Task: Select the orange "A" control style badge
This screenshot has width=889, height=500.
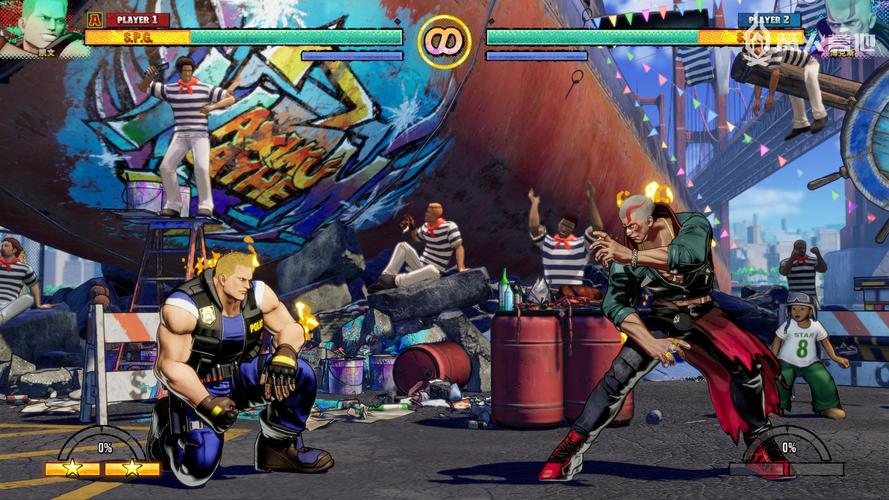Action: pyautogui.click(x=95, y=19)
